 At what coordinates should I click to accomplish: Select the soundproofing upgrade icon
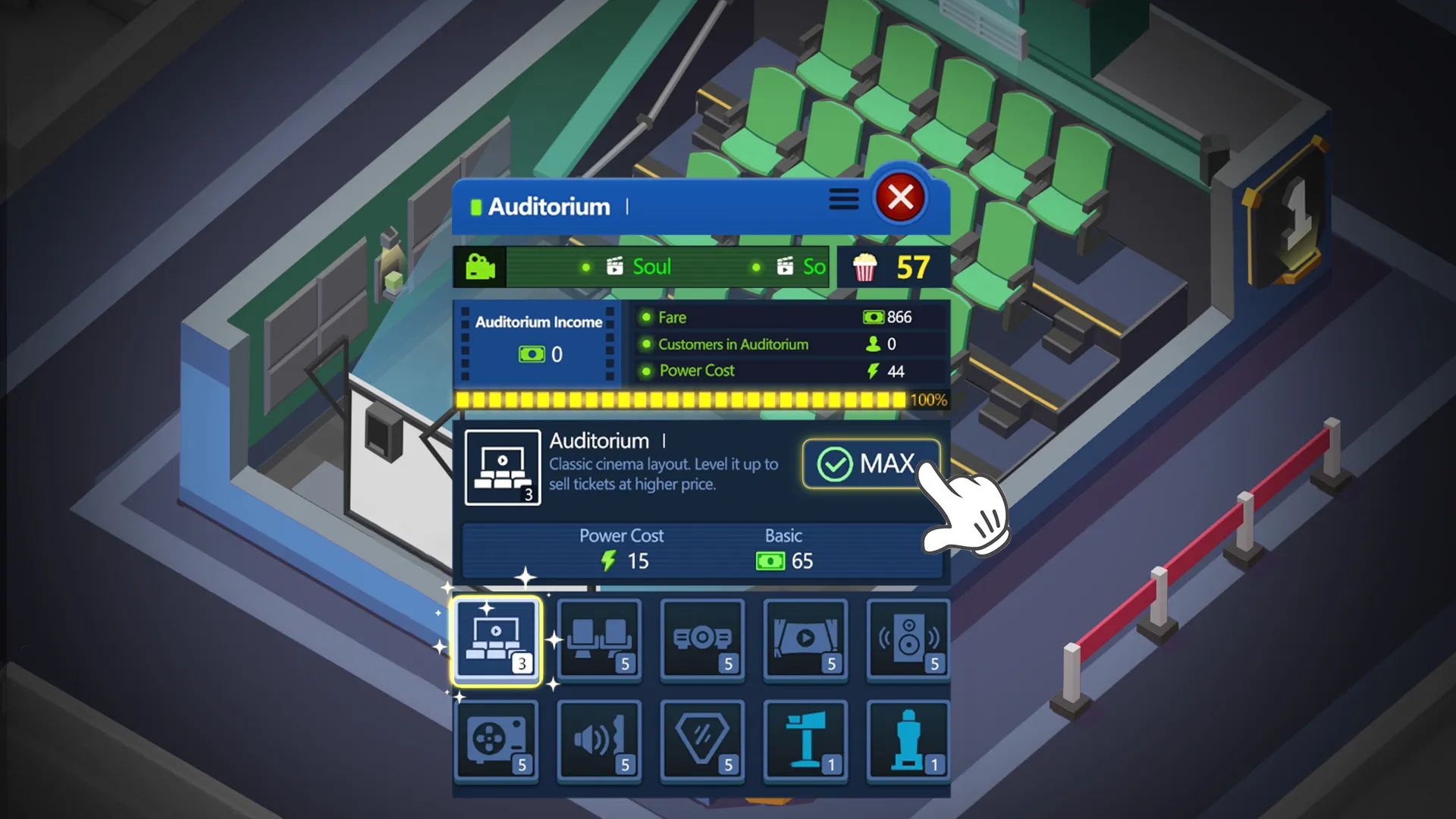(599, 742)
